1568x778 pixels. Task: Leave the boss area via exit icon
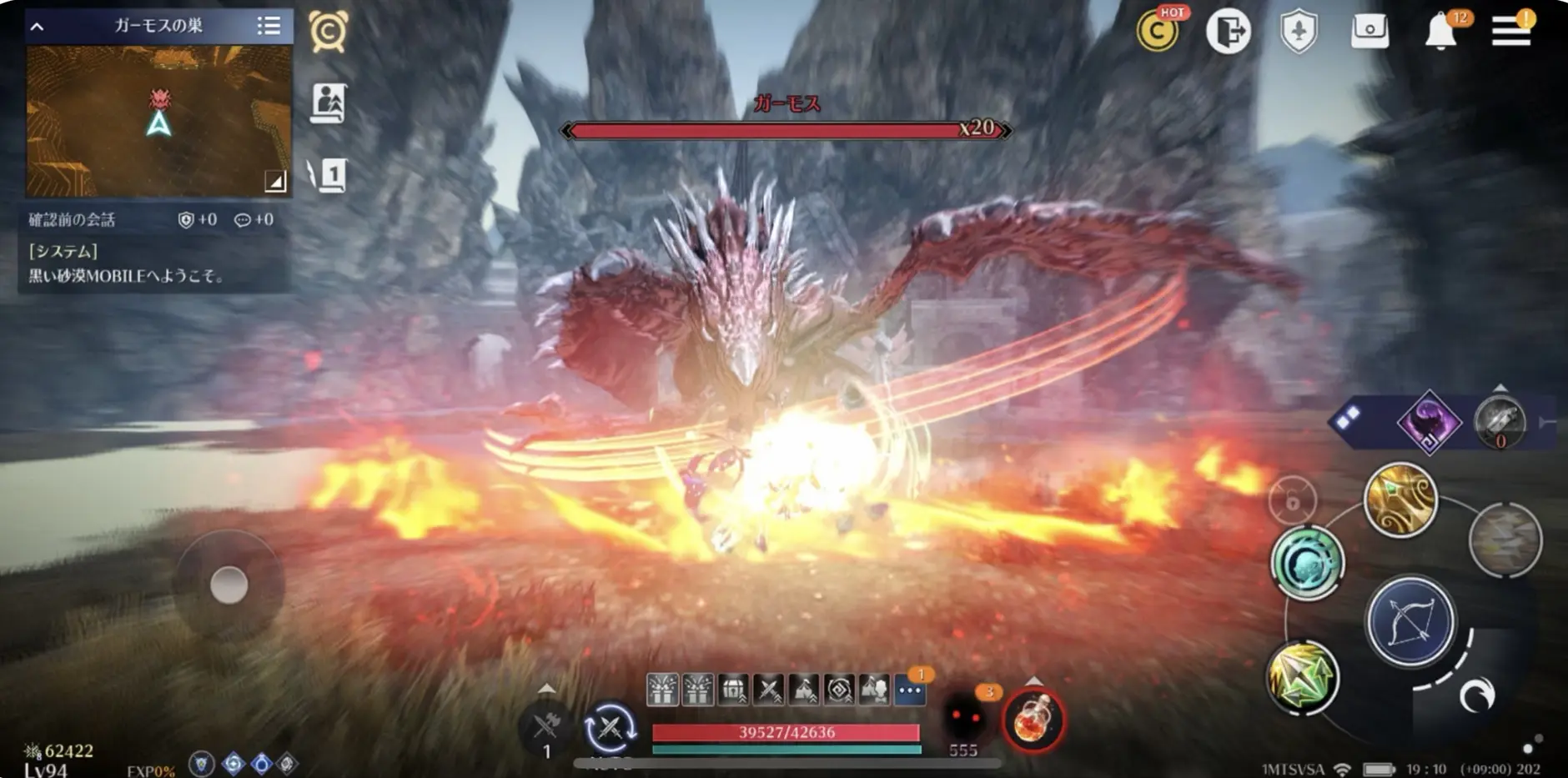pos(1228,32)
